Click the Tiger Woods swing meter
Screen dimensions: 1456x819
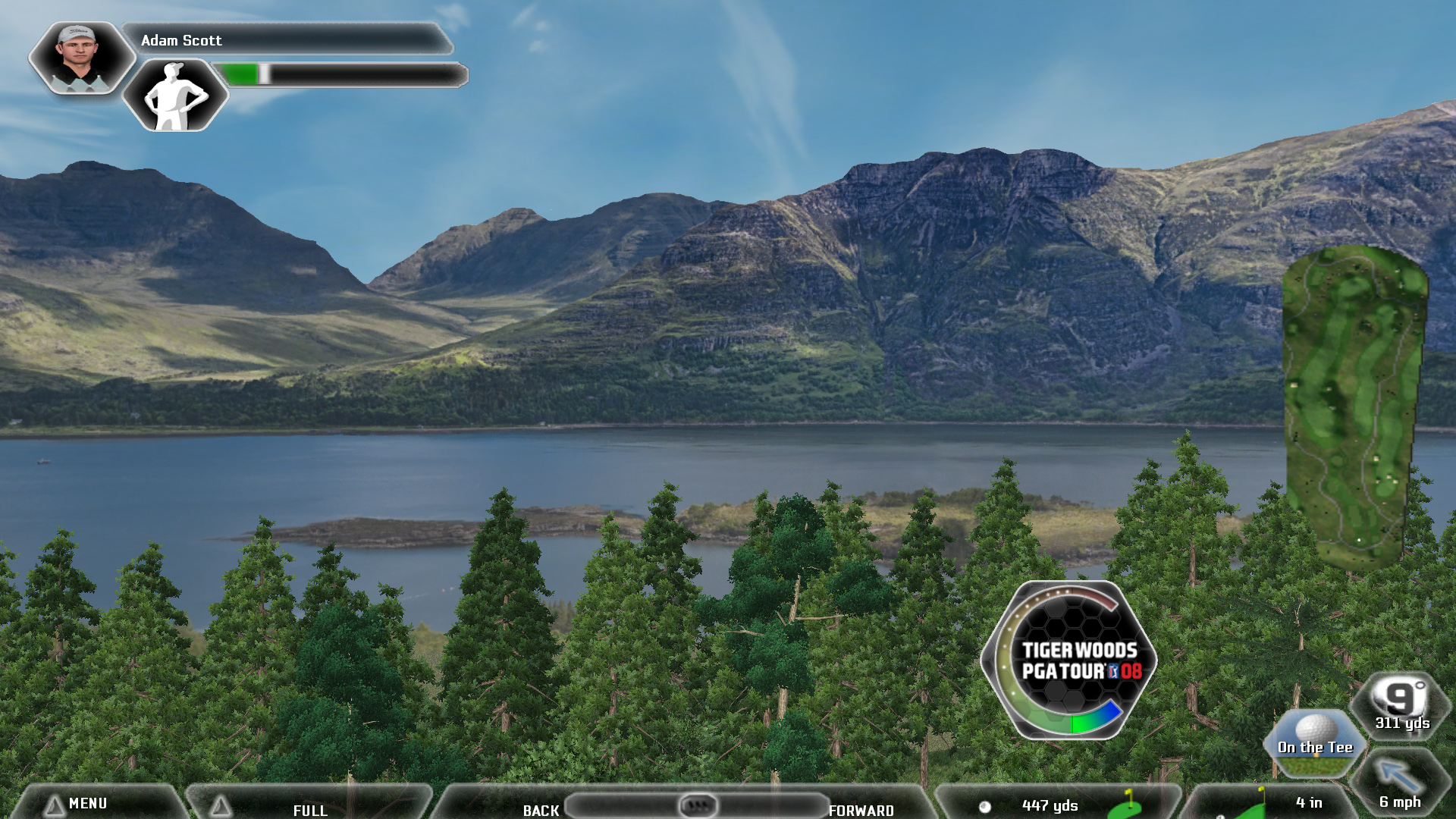coord(1068,661)
